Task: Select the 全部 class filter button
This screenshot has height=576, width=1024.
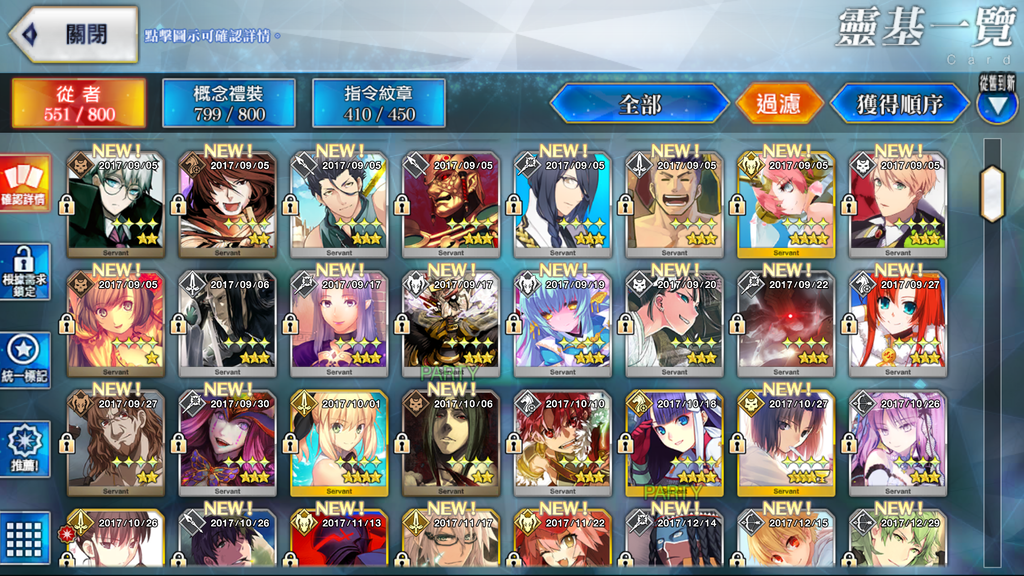Action: click(640, 103)
